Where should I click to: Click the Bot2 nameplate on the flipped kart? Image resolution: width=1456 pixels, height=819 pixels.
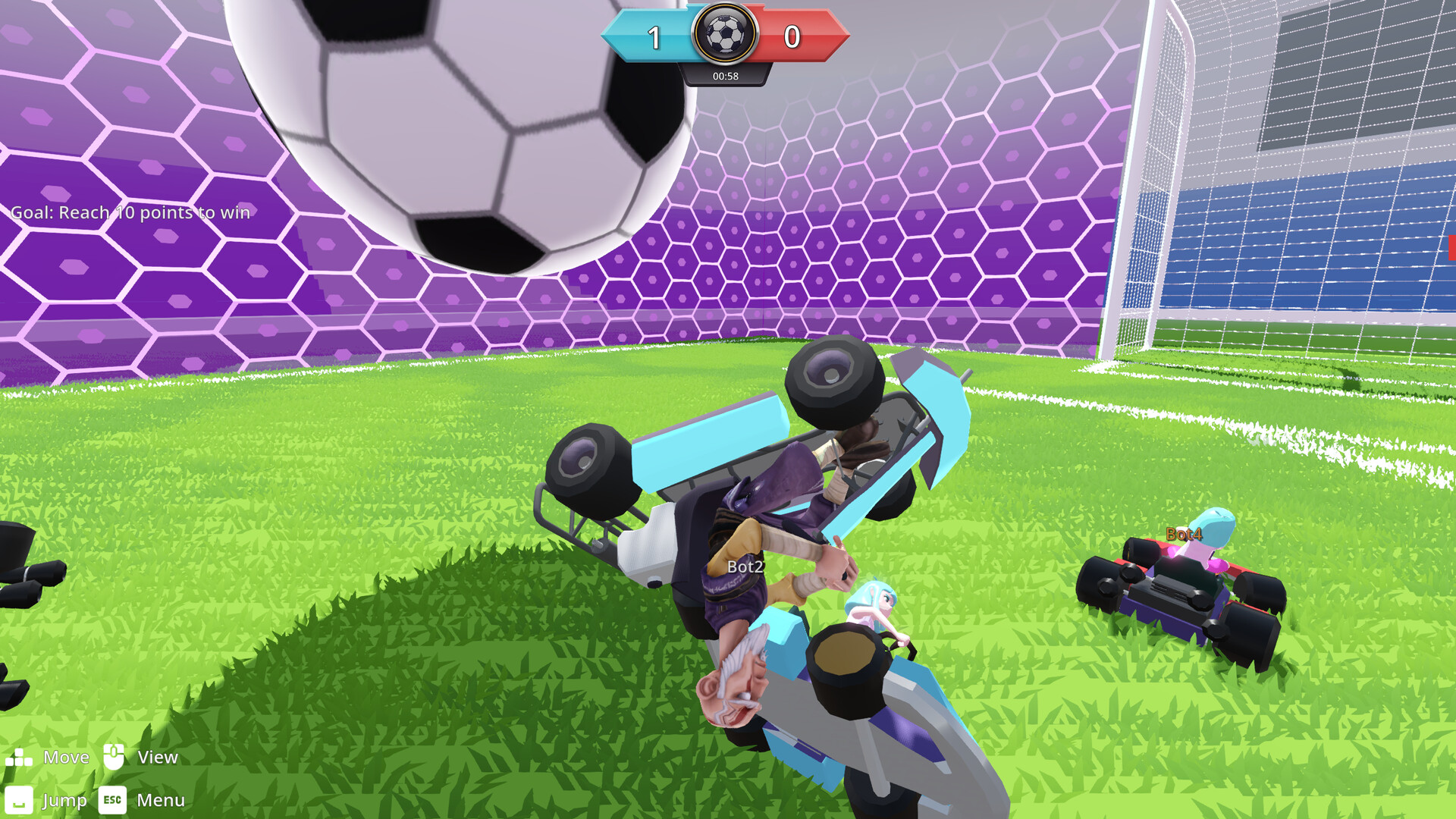tap(745, 565)
